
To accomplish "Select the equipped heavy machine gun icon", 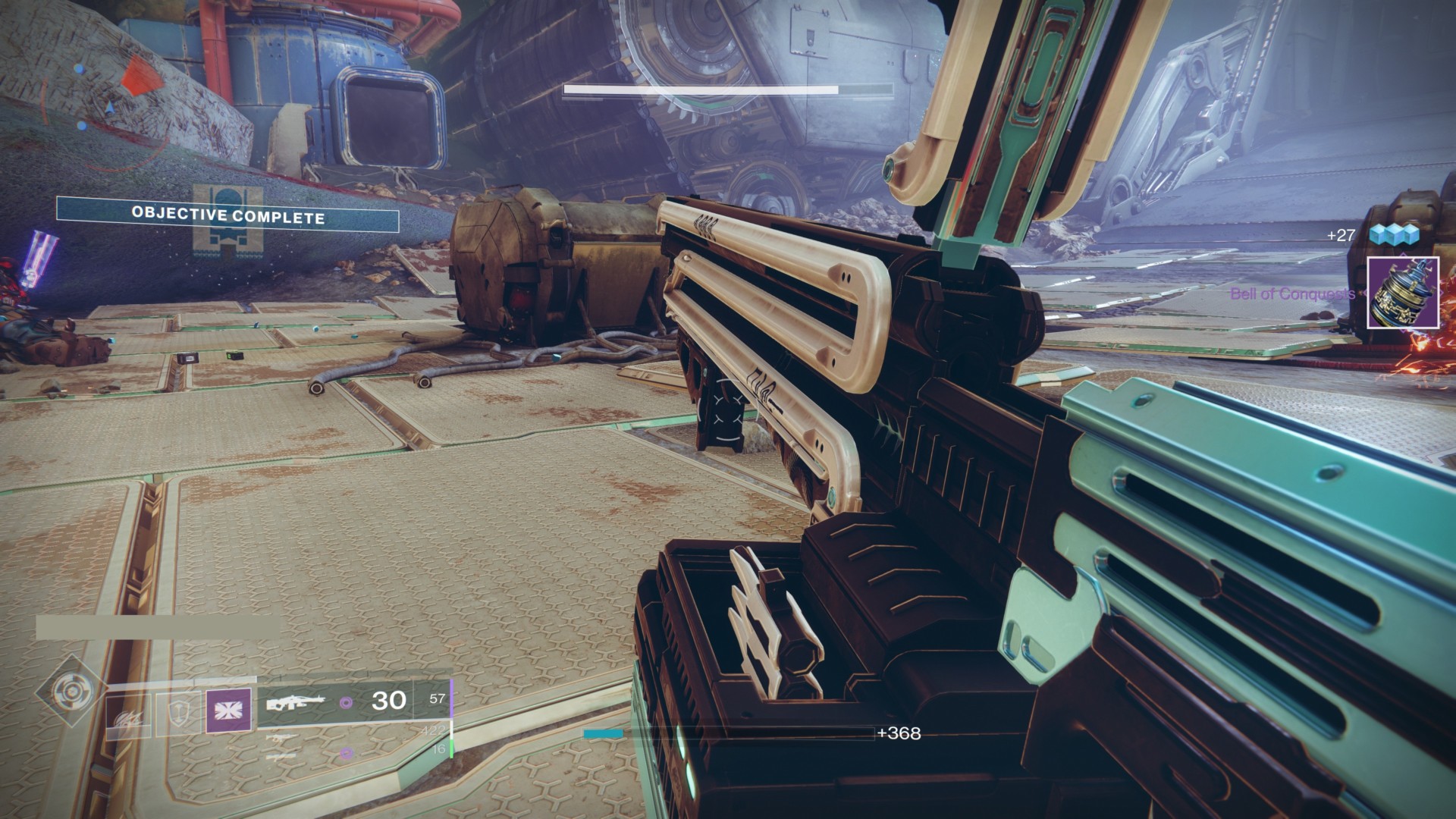I will click(295, 703).
